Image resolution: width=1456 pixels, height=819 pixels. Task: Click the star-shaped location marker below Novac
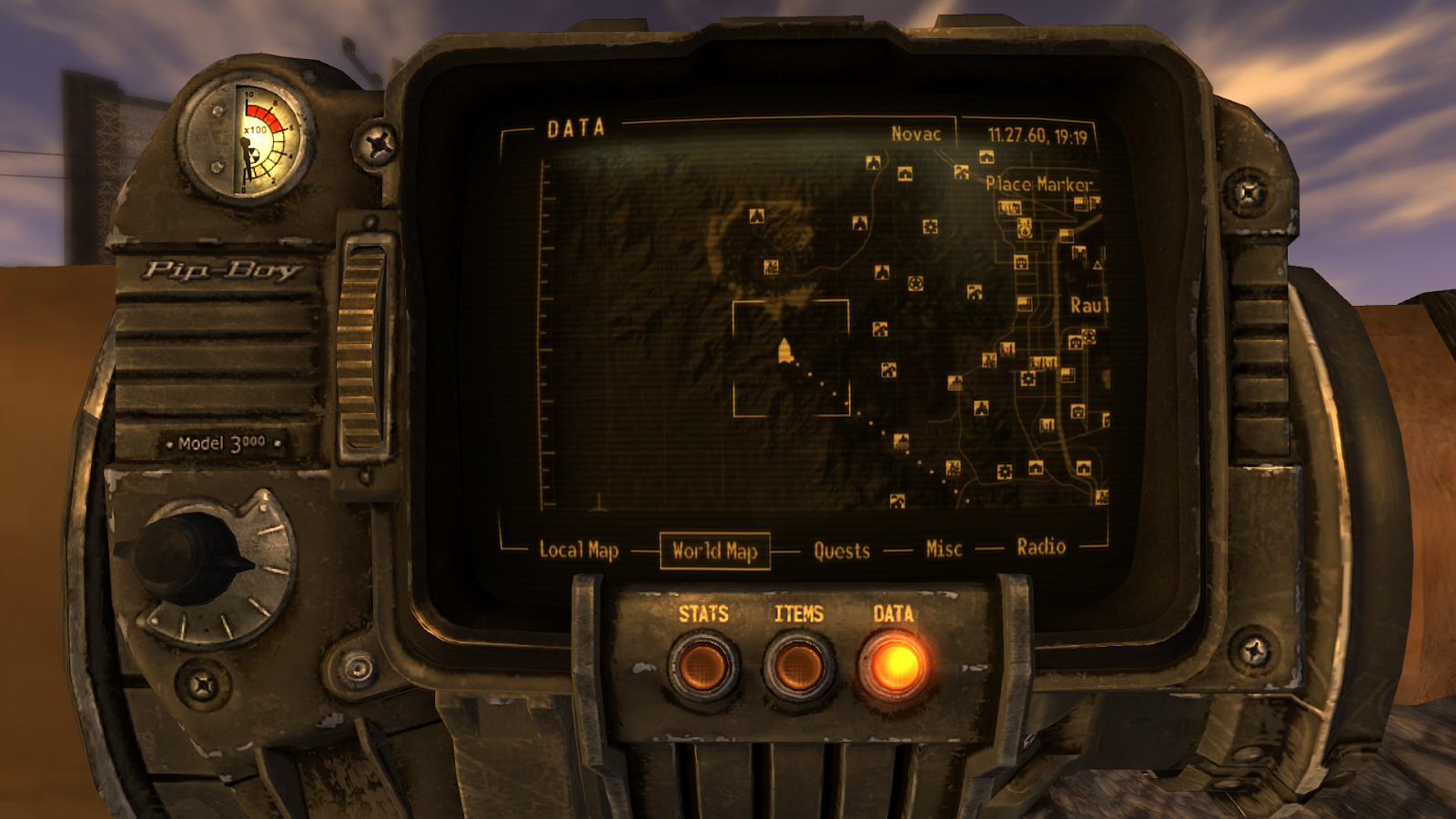point(916,284)
